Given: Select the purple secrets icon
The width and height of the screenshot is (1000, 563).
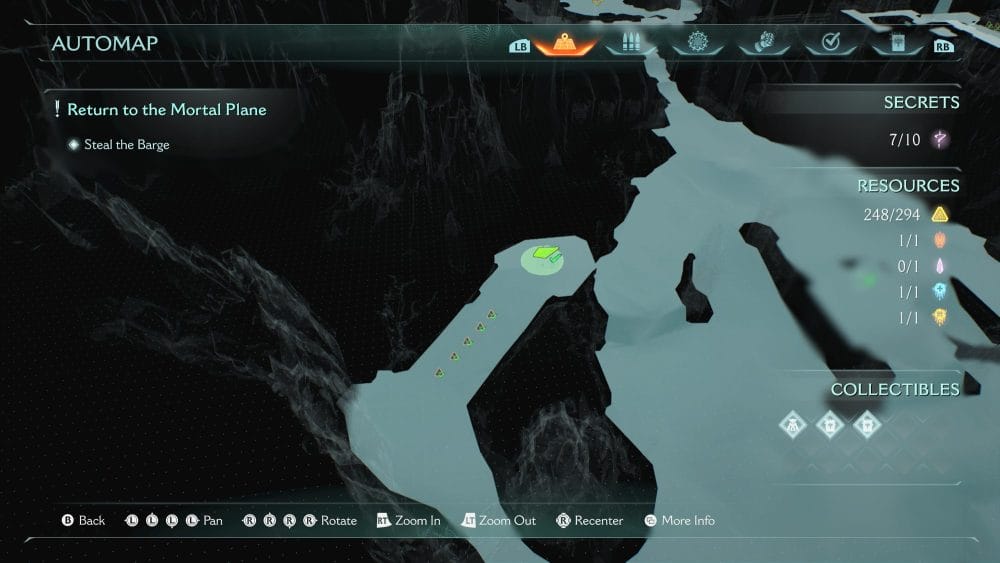Looking at the screenshot, I should [x=940, y=140].
